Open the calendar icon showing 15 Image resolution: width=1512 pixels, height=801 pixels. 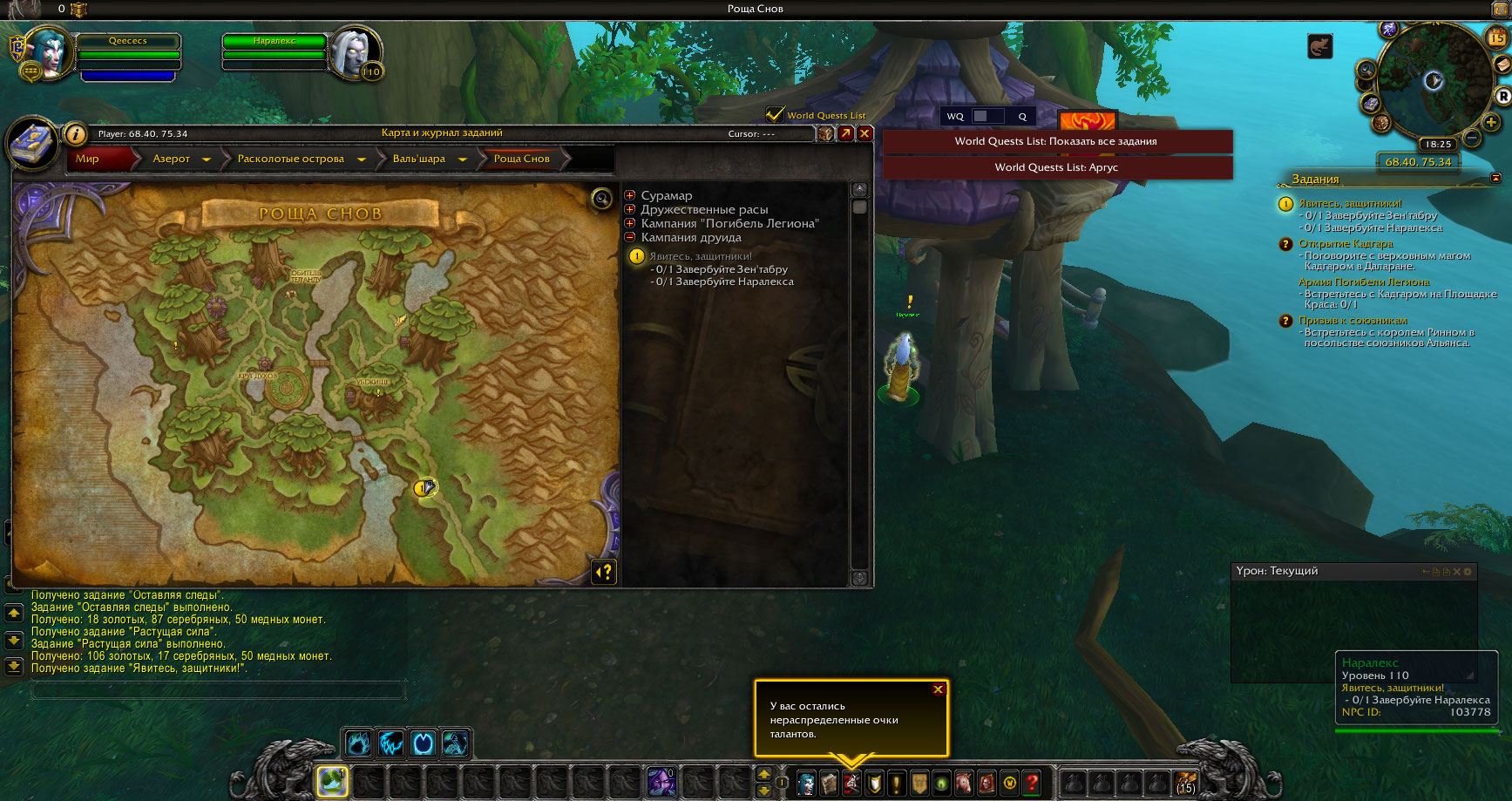(x=1496, y=37)
